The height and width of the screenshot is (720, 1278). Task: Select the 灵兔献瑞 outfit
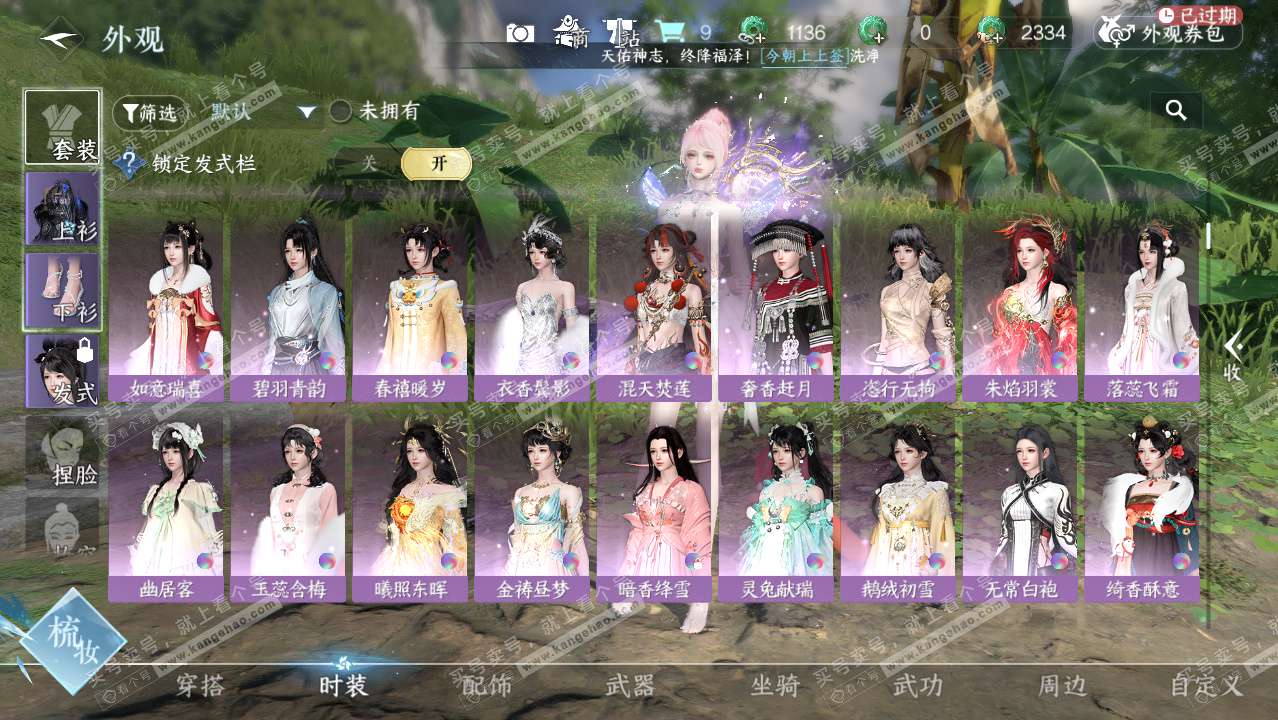(776, 510)
